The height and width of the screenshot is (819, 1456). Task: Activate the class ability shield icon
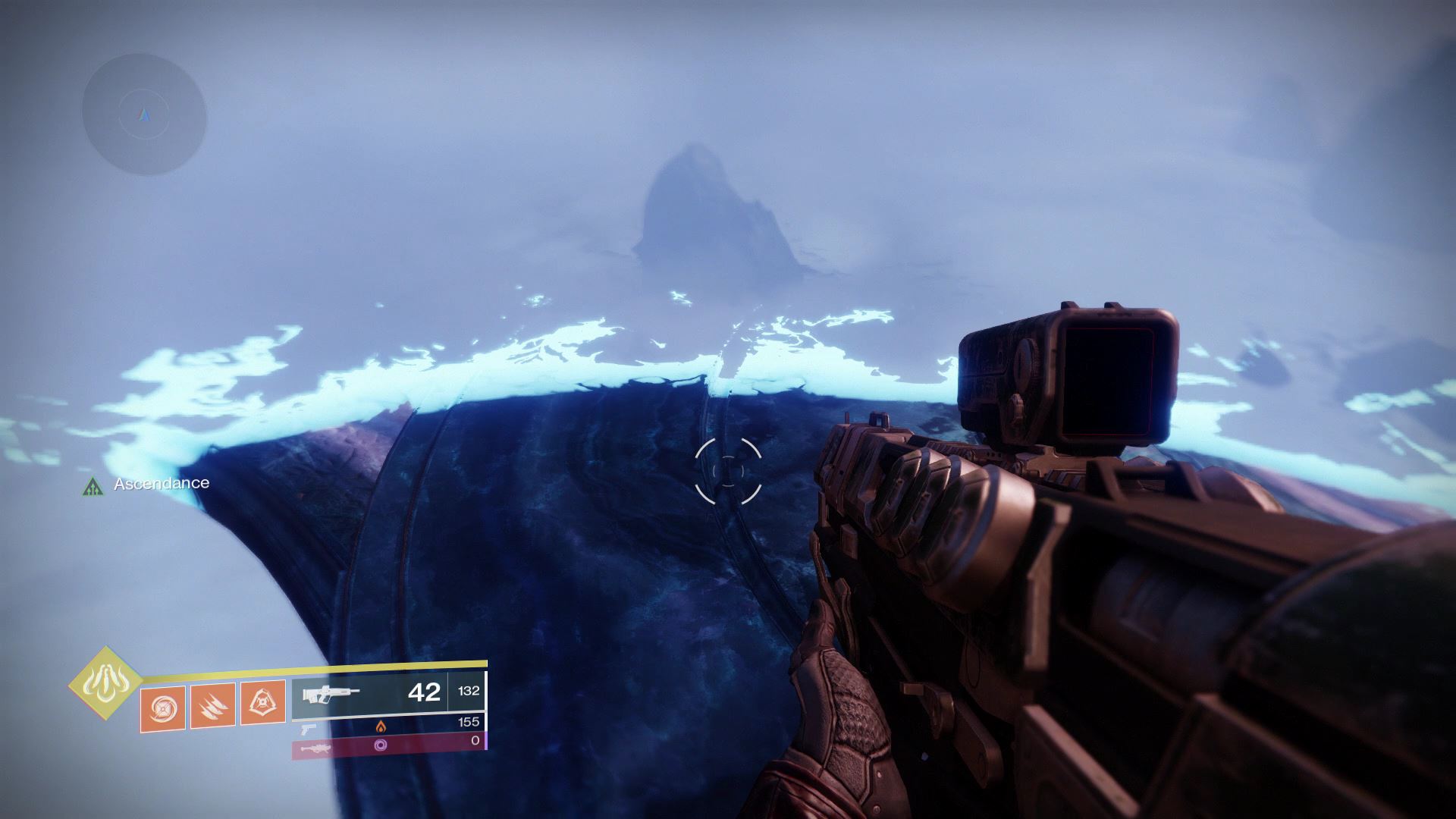coord(262,704)
